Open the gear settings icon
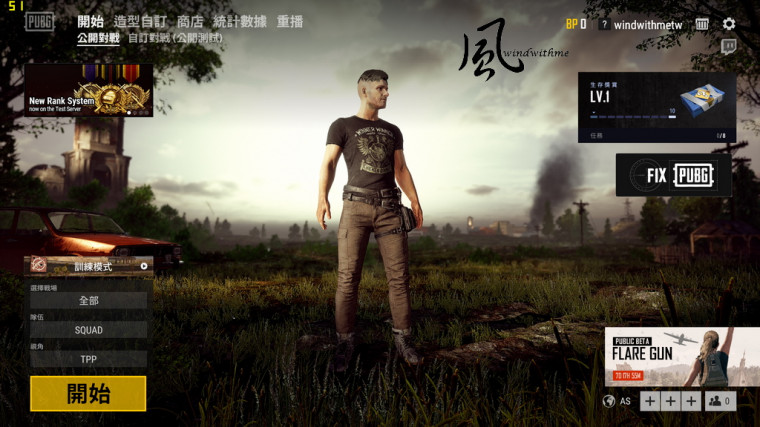The image size is (760, 427). point(729,24)
